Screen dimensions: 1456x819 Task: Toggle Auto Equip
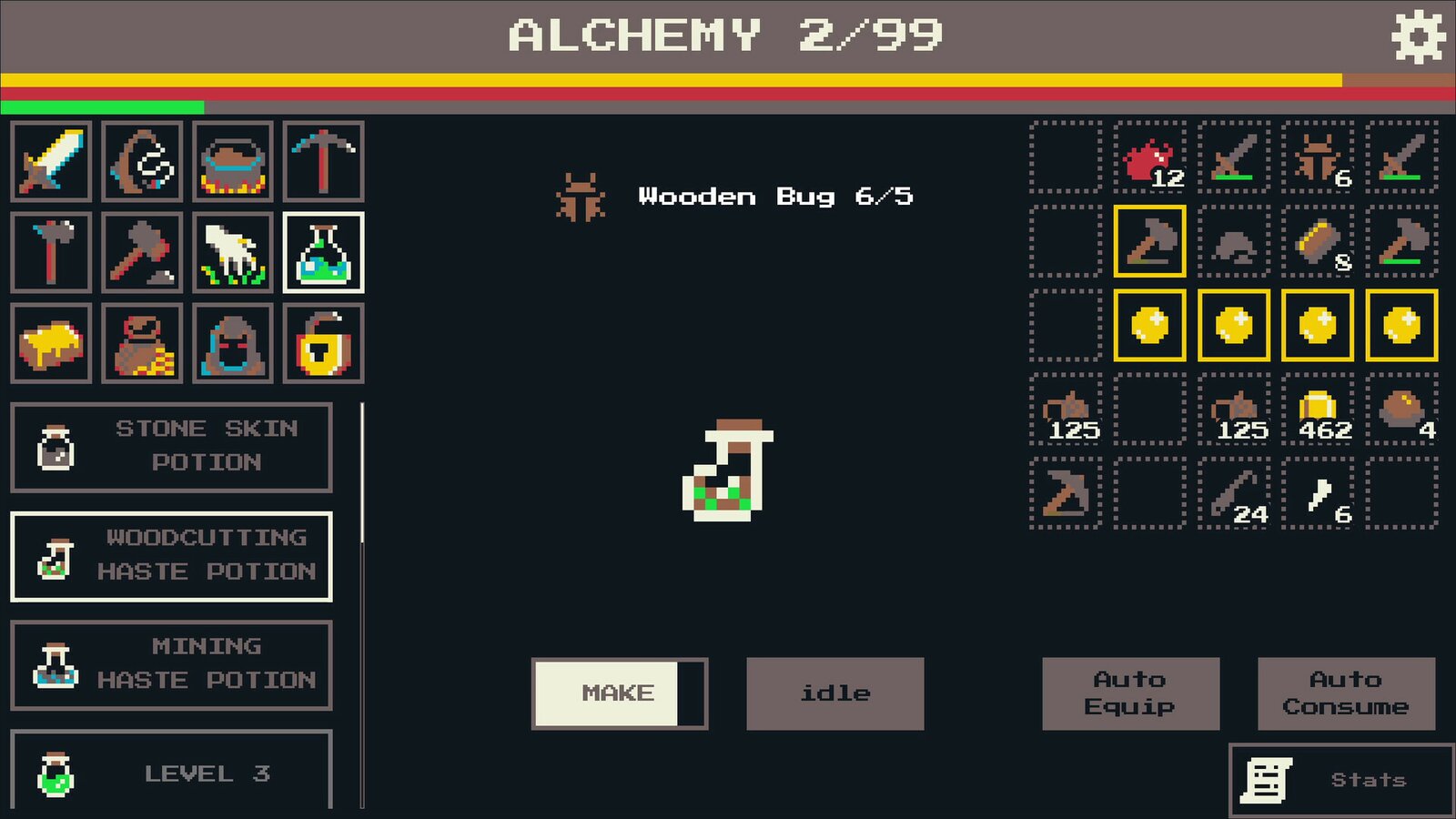(x=1130, y=693)
